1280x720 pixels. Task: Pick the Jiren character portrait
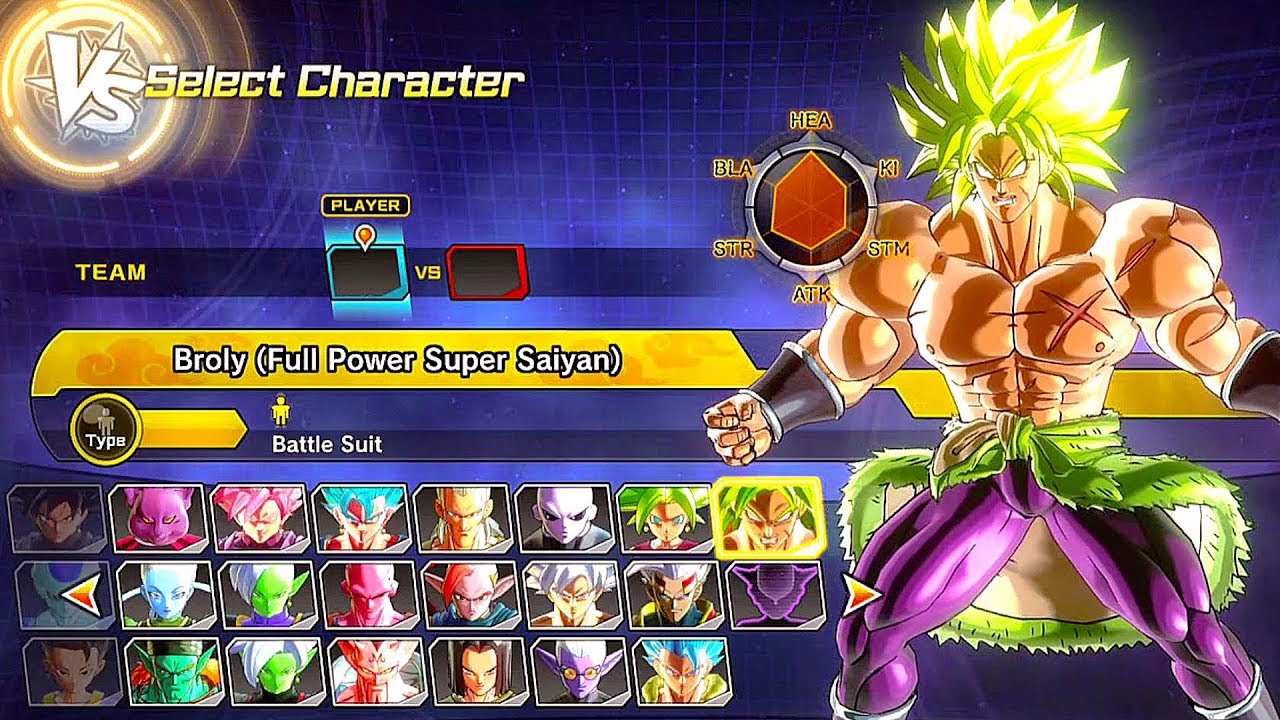point(566,518)
